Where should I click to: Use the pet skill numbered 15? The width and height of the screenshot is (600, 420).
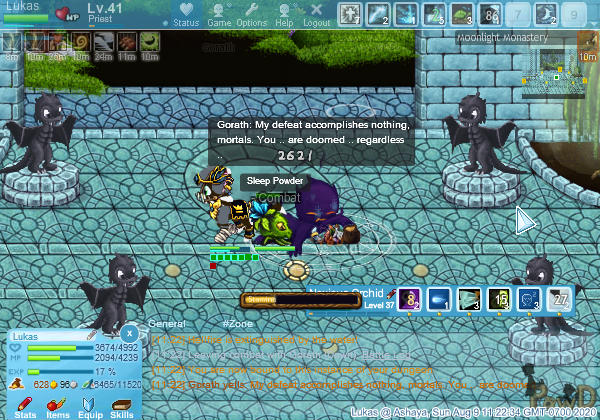click(x=500, y=299)
